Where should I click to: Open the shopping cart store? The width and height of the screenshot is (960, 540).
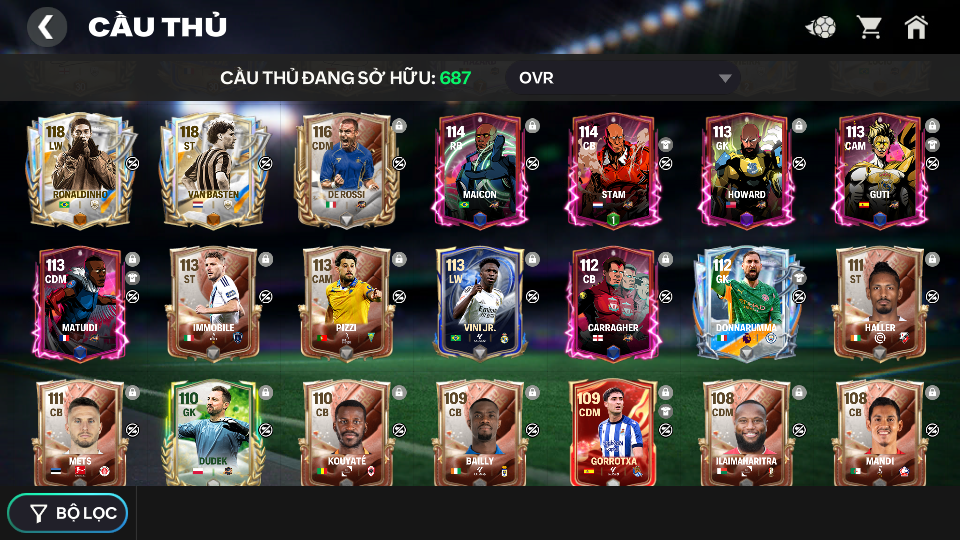868,27
